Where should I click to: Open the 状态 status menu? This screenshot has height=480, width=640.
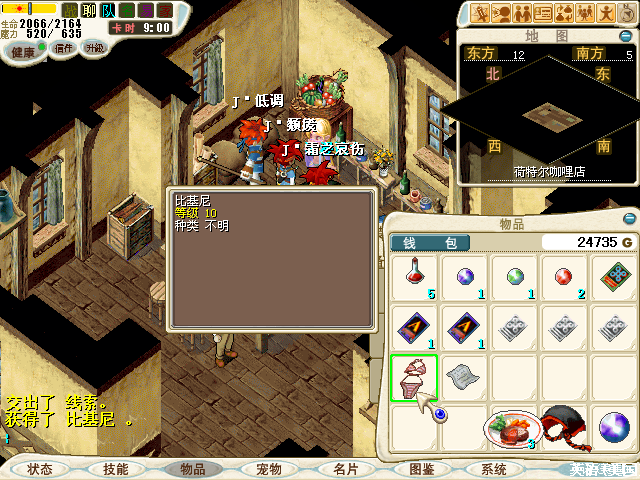40,468
